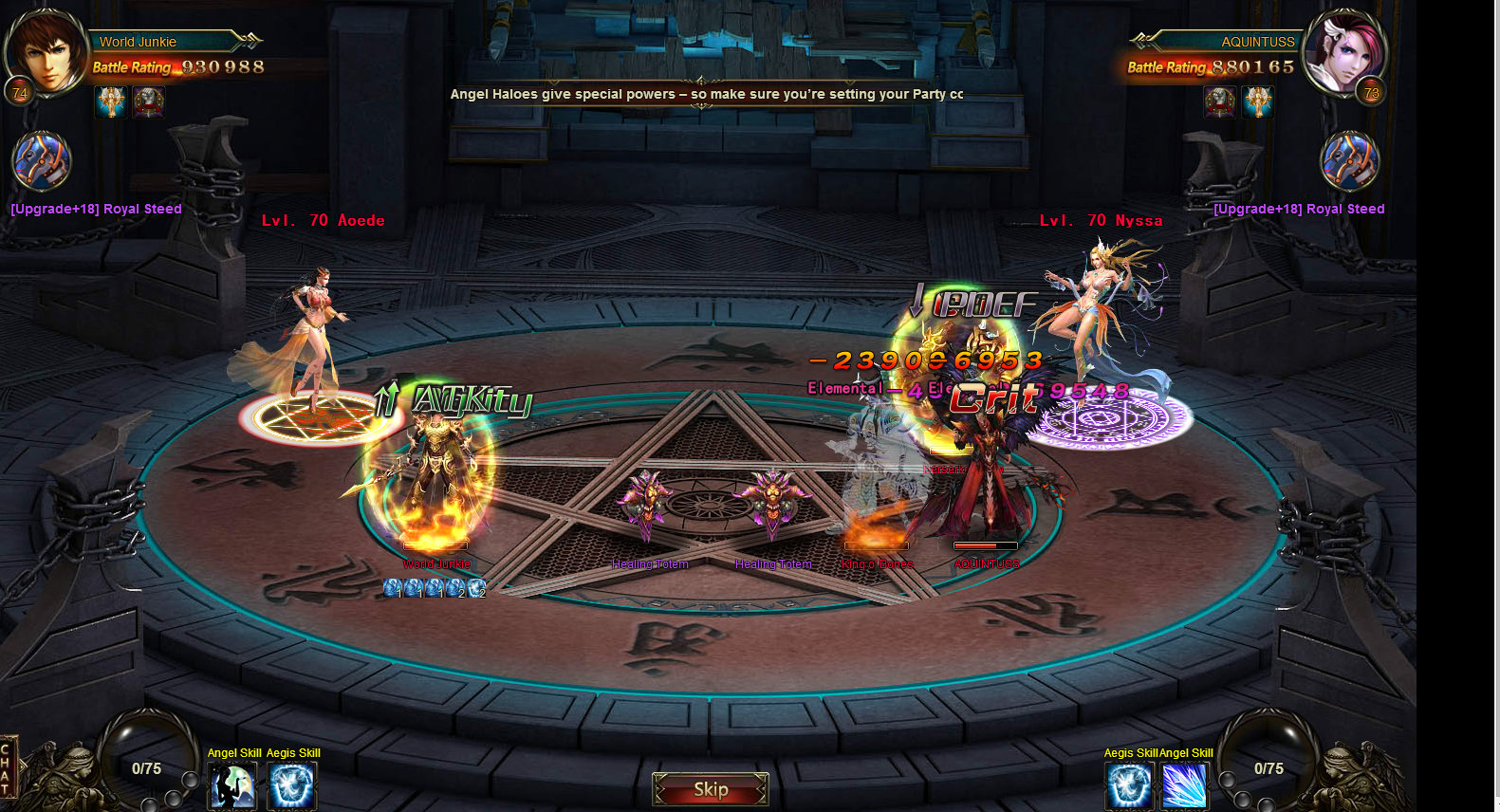Skip the battle animation
The width and height of the screenshot is (1500, 812).
click(x=710, y=789)
